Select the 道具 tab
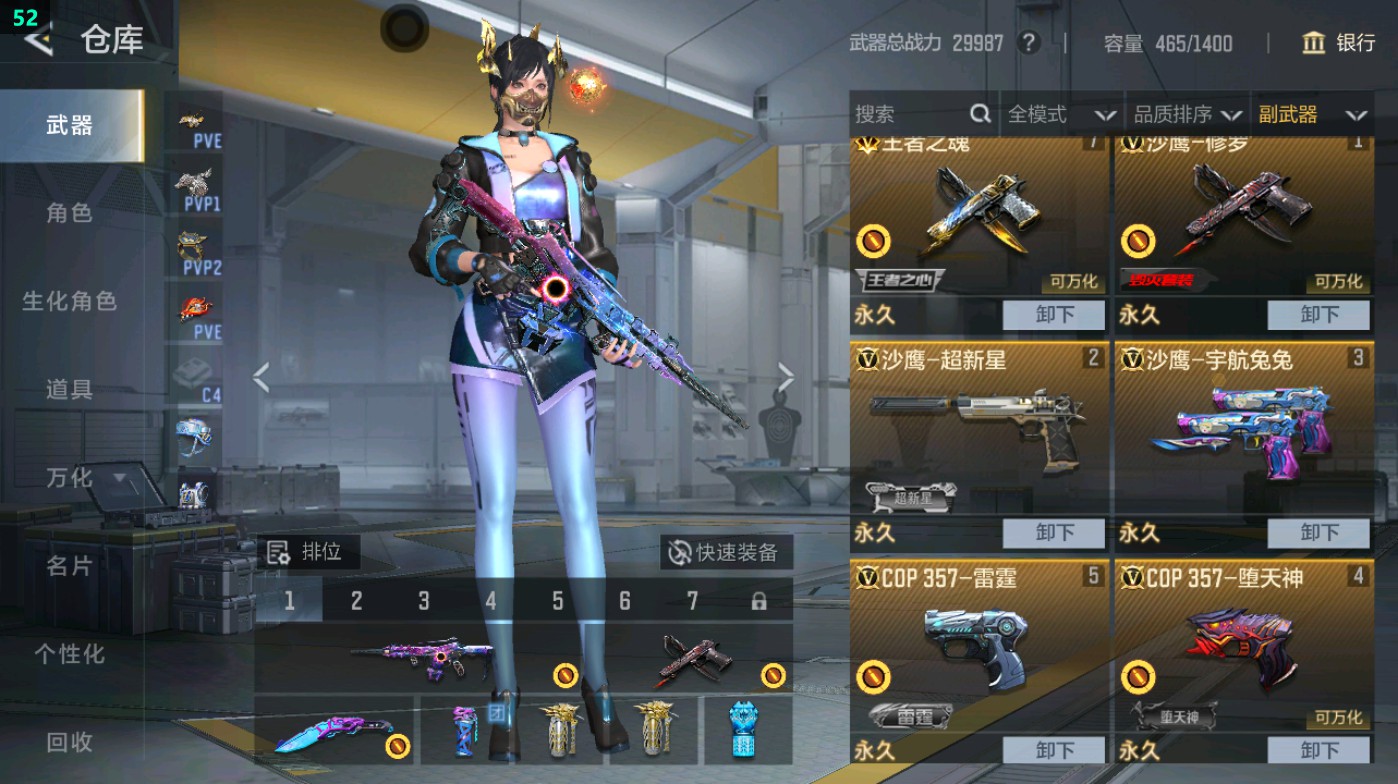 point(69,389)
